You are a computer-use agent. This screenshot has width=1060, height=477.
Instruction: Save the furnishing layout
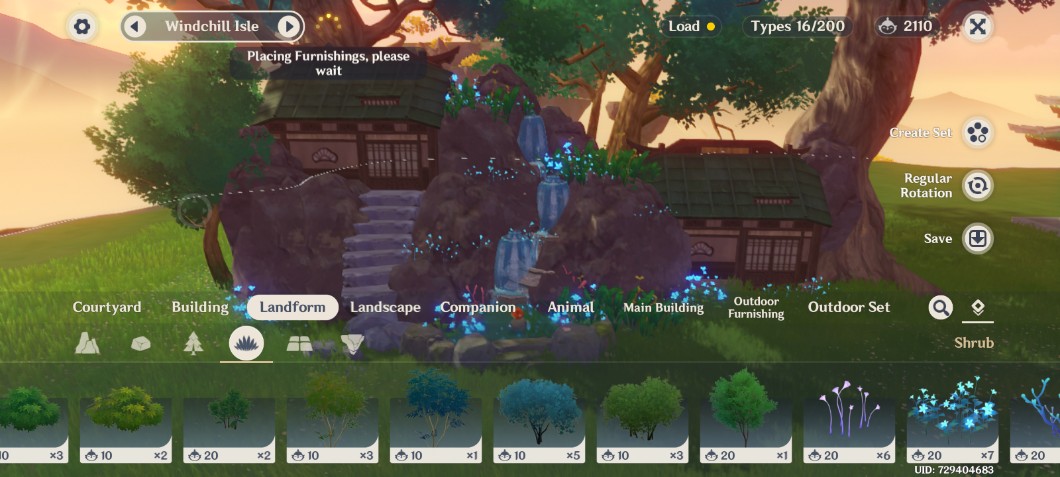pos(977,239)
